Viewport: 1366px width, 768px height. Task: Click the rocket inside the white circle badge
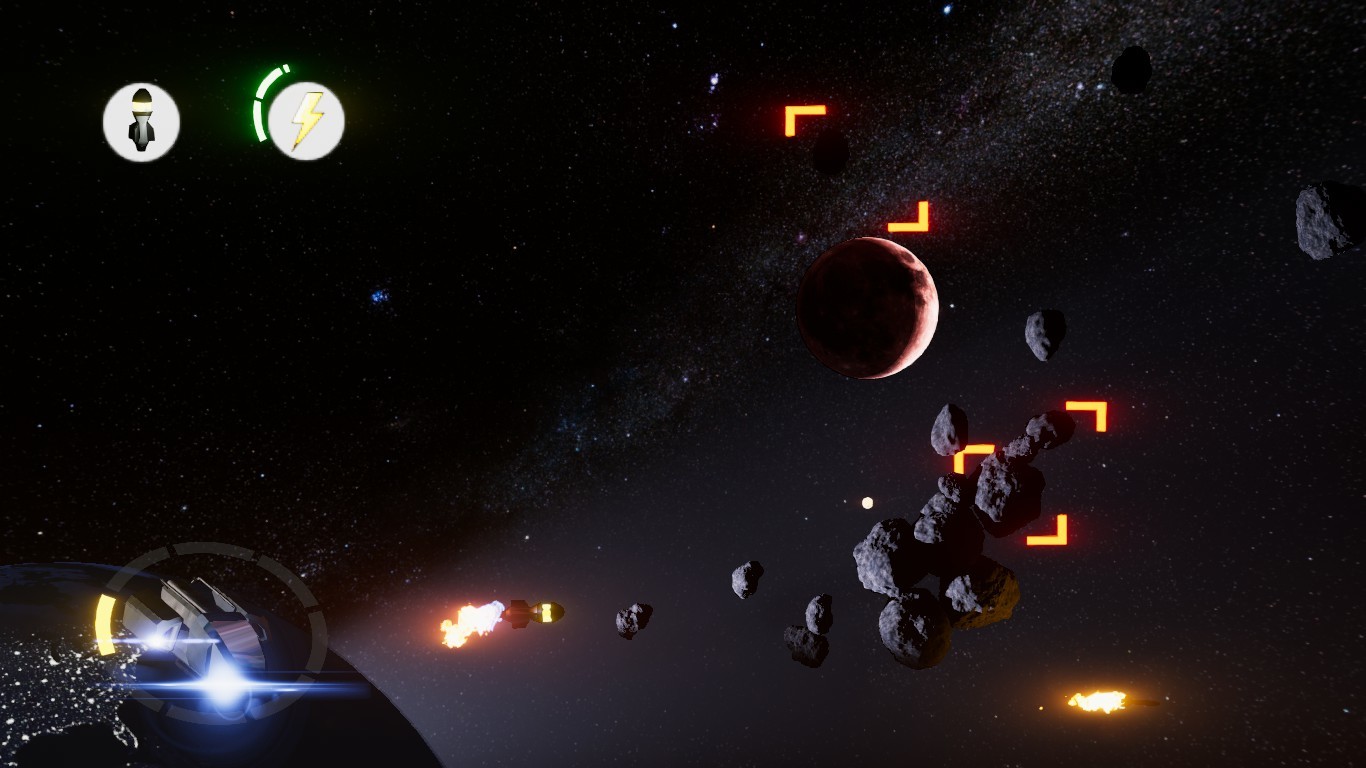tap(143, 120)
